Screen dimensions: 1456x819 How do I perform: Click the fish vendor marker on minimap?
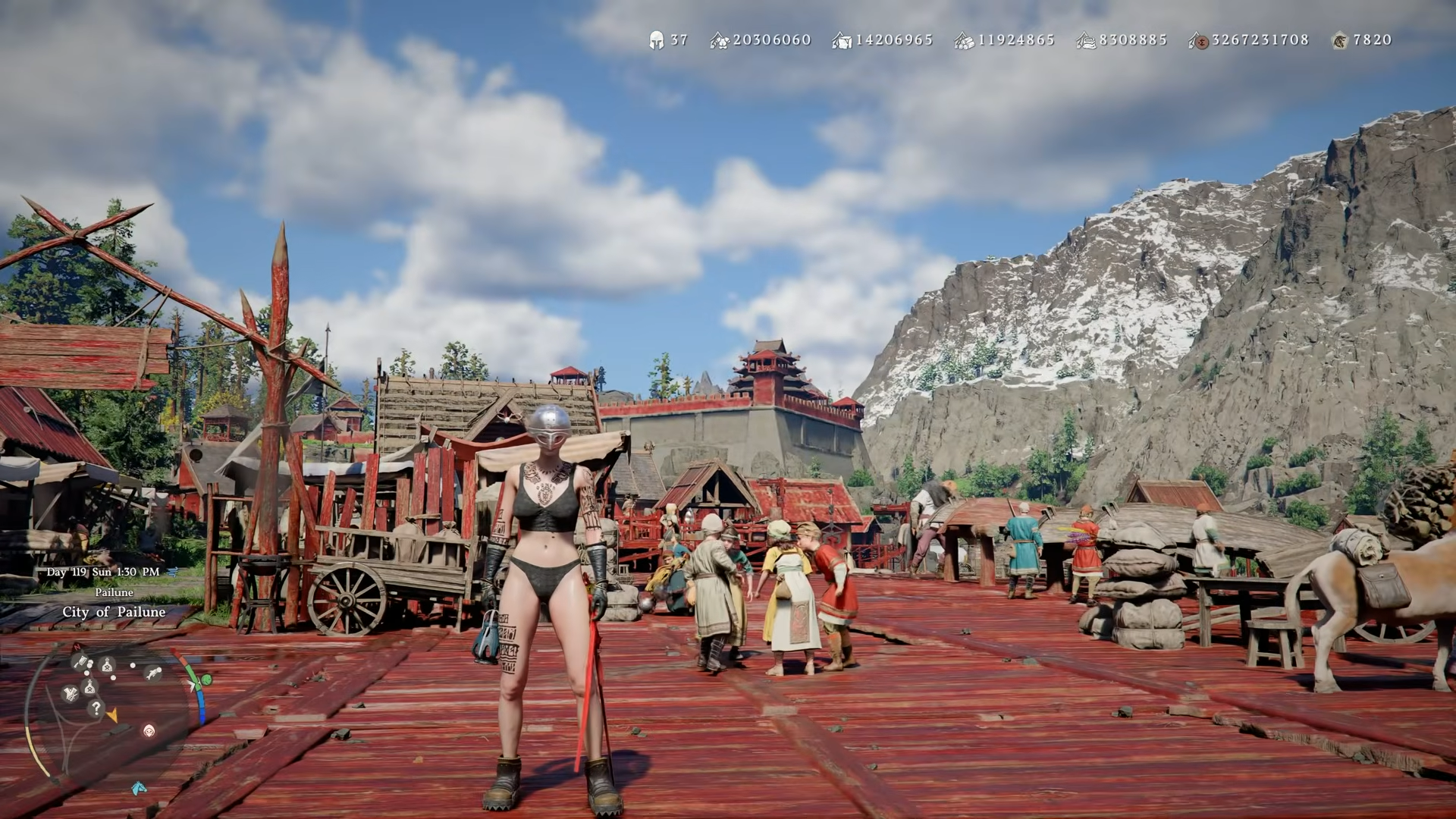click(x=153, y=673)
